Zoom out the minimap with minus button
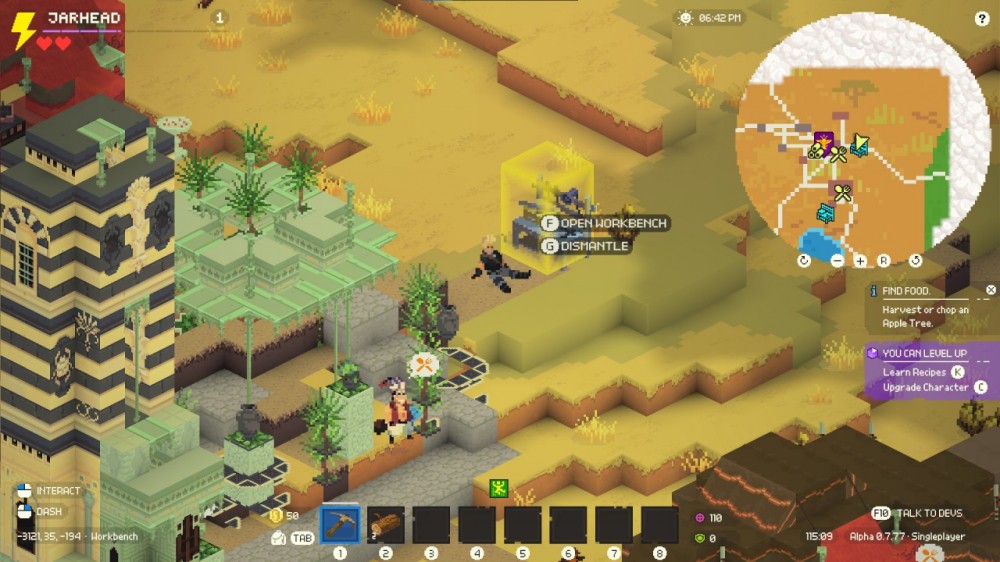The height and width of the screenshot is (562, 1000). (837, 261)
